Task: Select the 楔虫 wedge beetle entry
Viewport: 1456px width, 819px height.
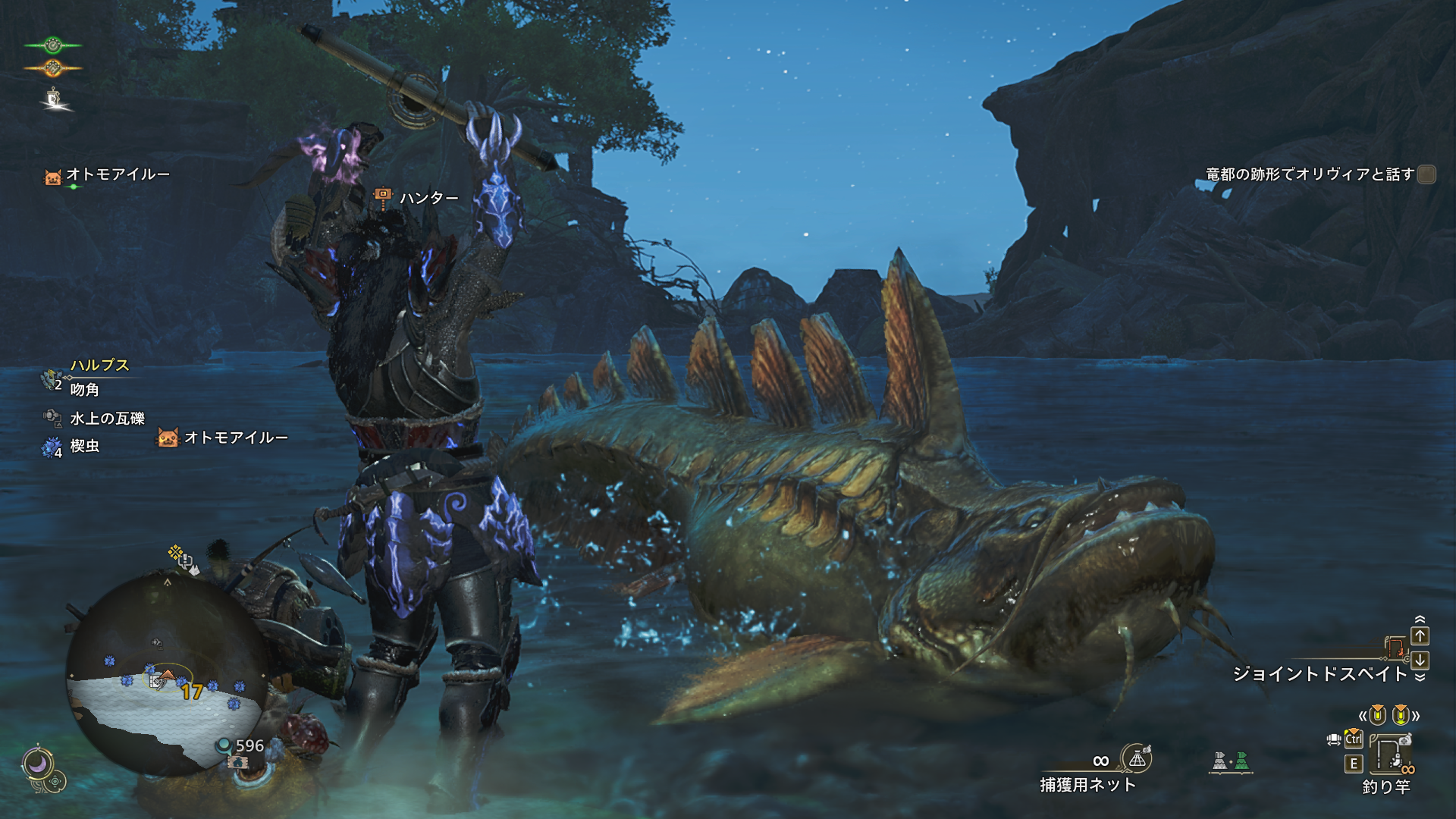Action: click(84, 446)
